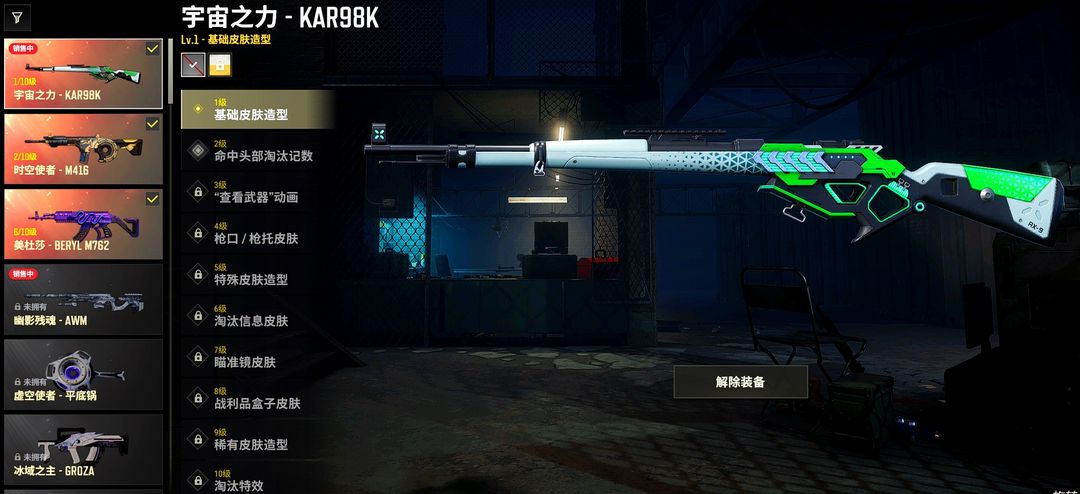Select level 1 基础皮肤造型

(257, 109)
